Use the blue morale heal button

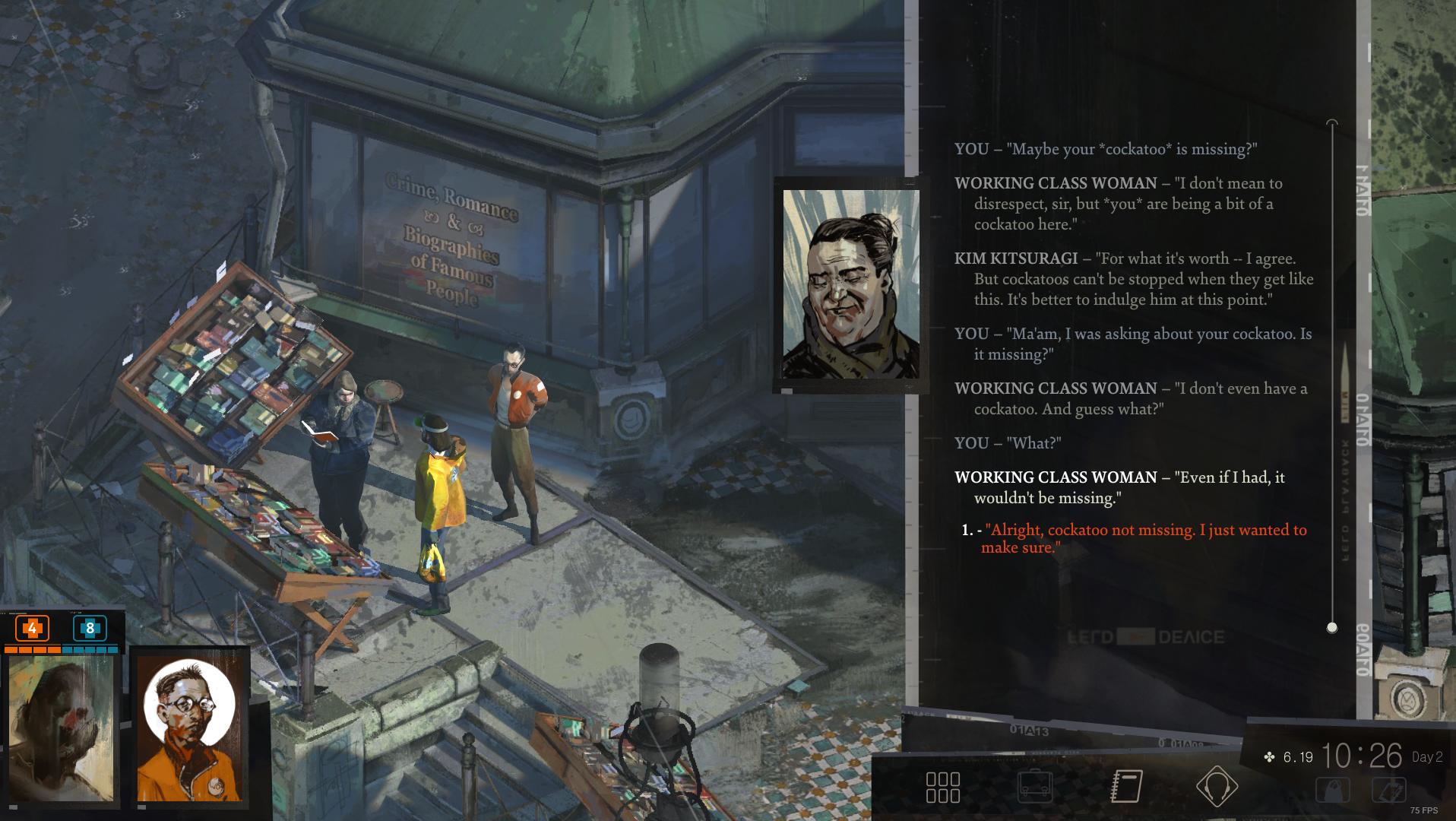(90, 629)
